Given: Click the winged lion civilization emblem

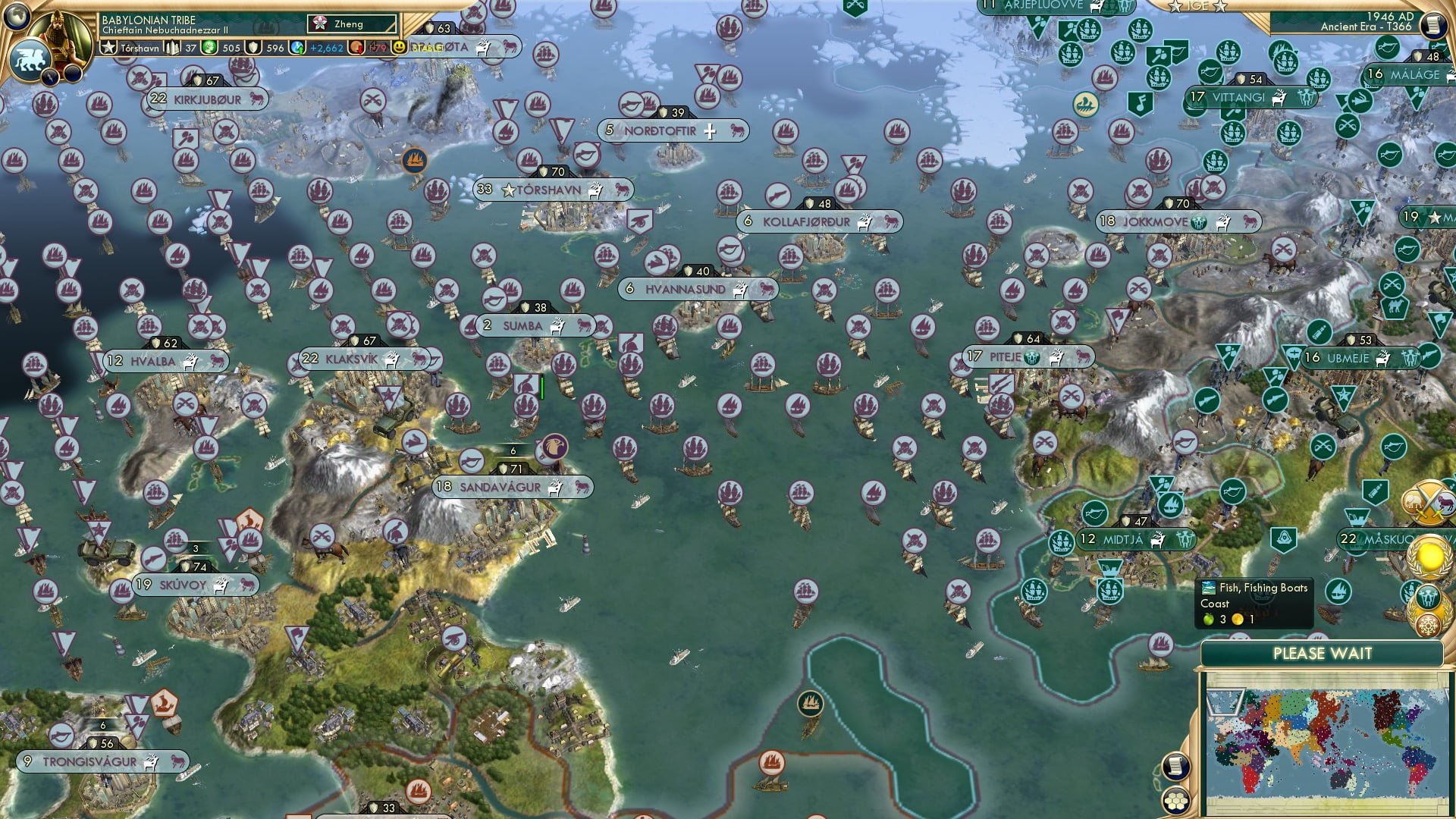Looking at the screenshot, I should pos(29,59).
